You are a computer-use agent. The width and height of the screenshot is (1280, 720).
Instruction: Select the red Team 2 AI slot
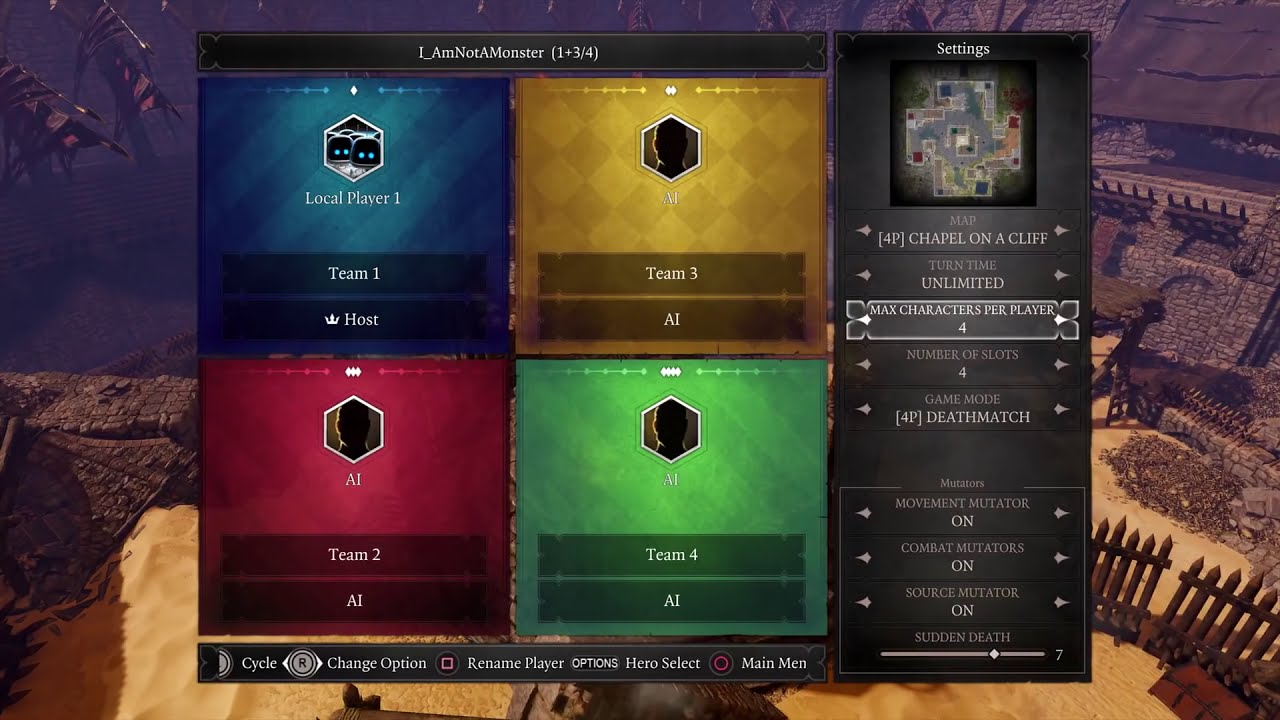click(353, 440)
